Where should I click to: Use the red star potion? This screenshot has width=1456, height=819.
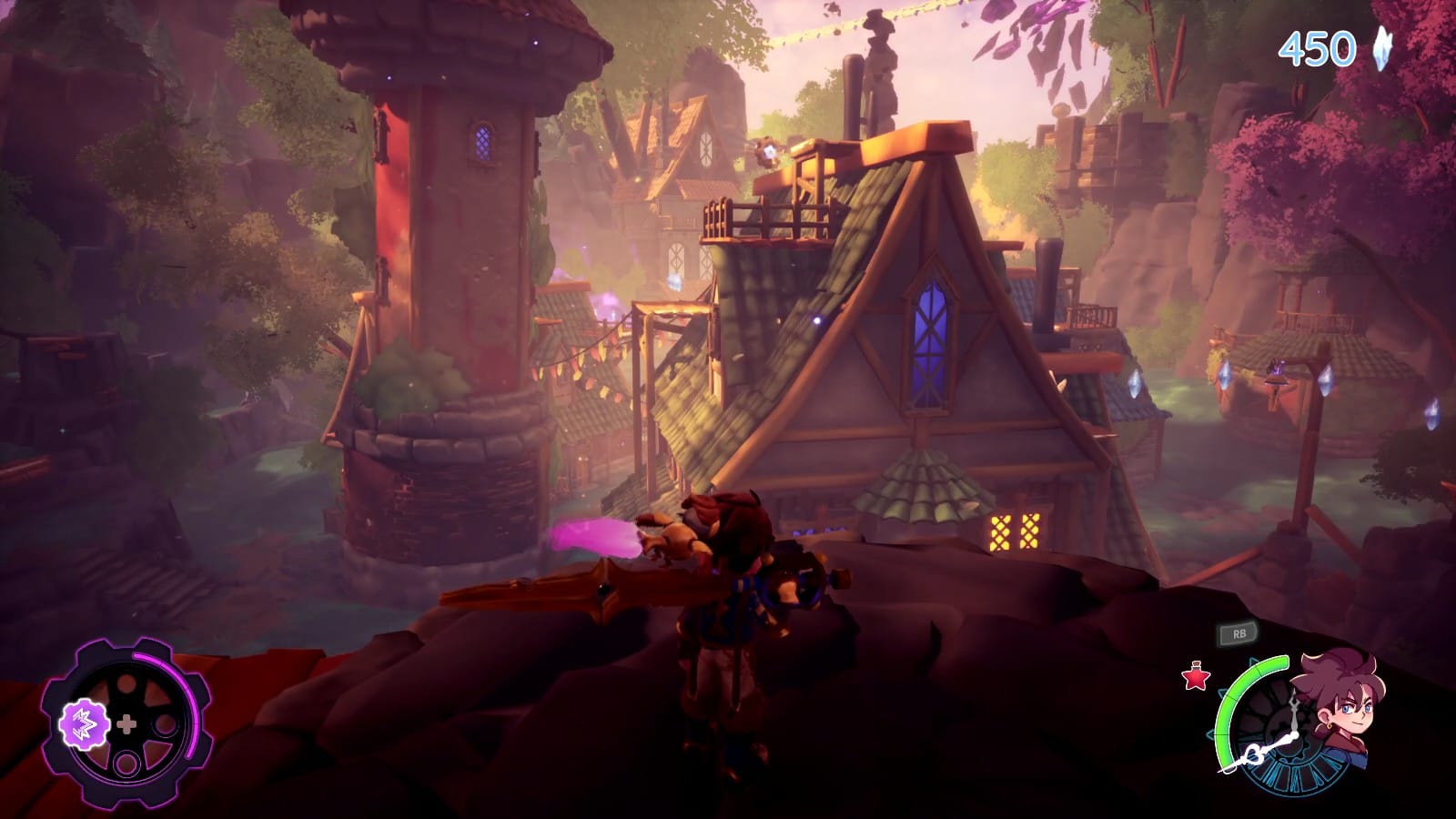1195,677
